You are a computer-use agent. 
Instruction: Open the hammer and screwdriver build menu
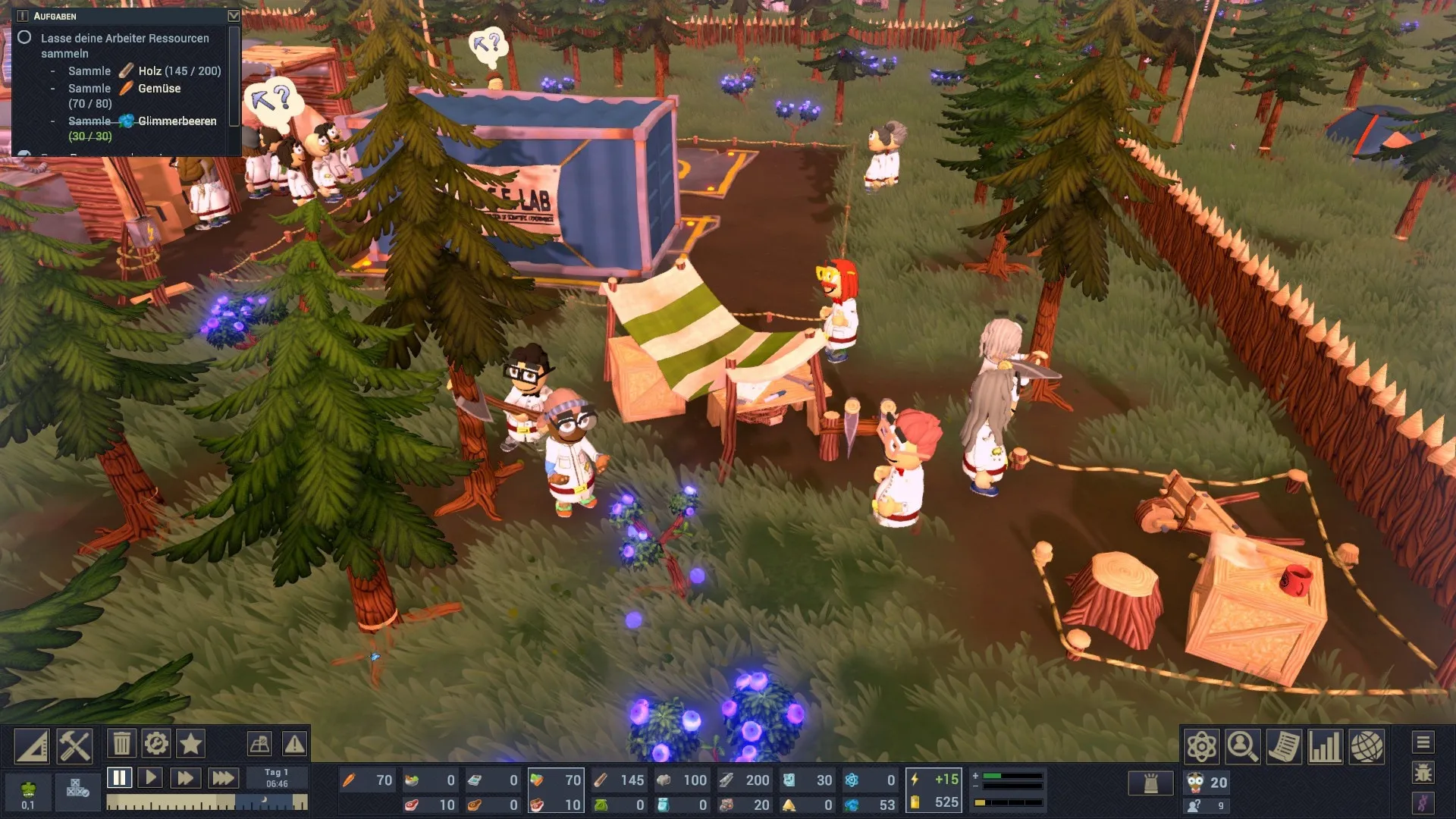click(74, 746)
